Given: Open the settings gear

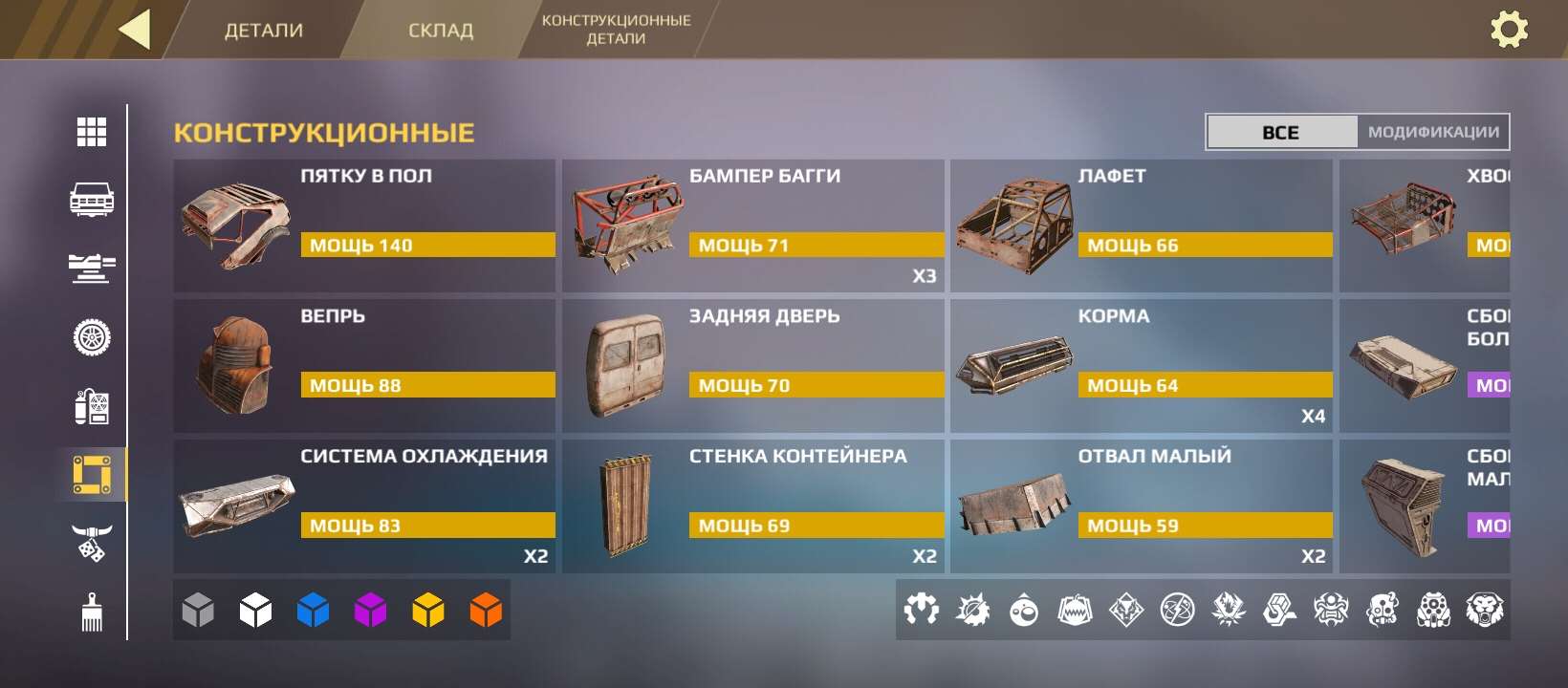Looking at the screenshot, I should coord(1511,30).
